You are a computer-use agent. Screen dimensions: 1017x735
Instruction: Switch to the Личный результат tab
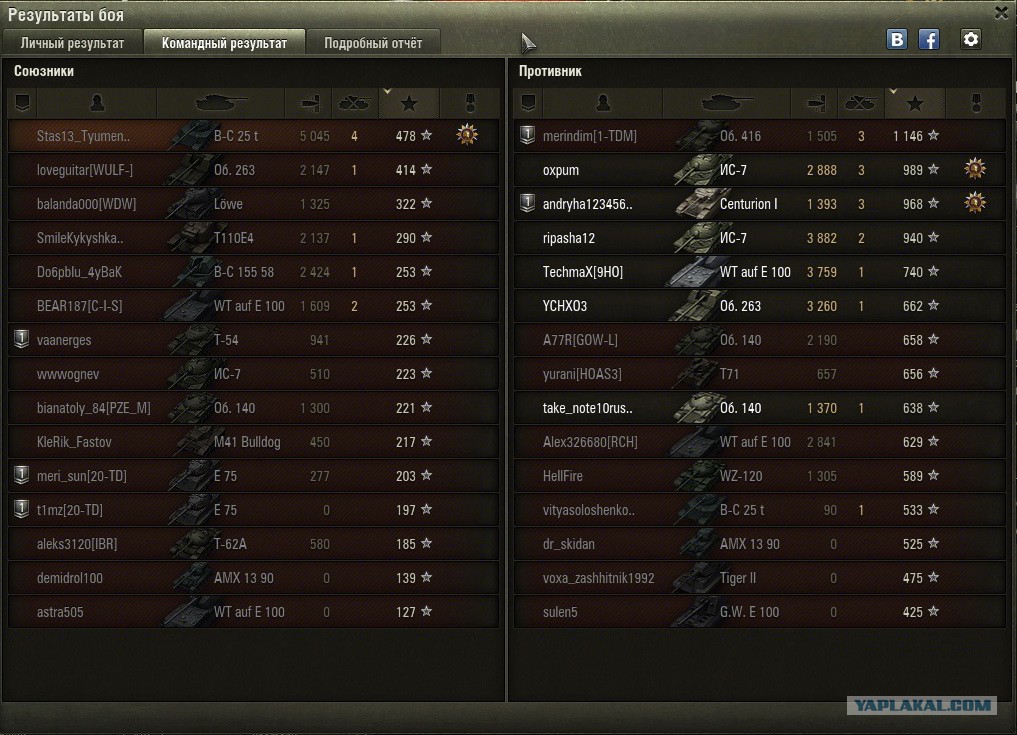72,43
